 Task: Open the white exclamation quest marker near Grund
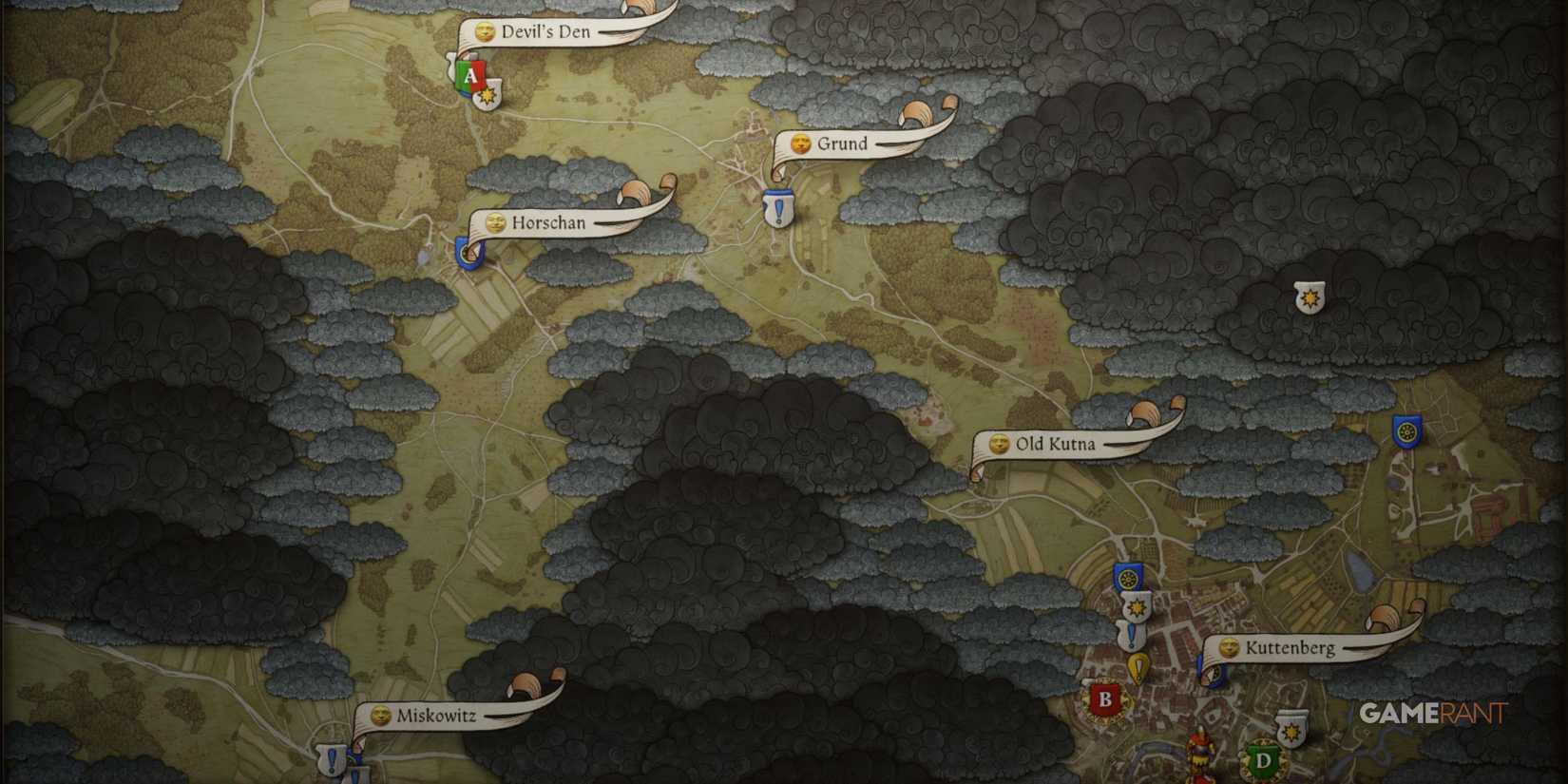[777, 205]
